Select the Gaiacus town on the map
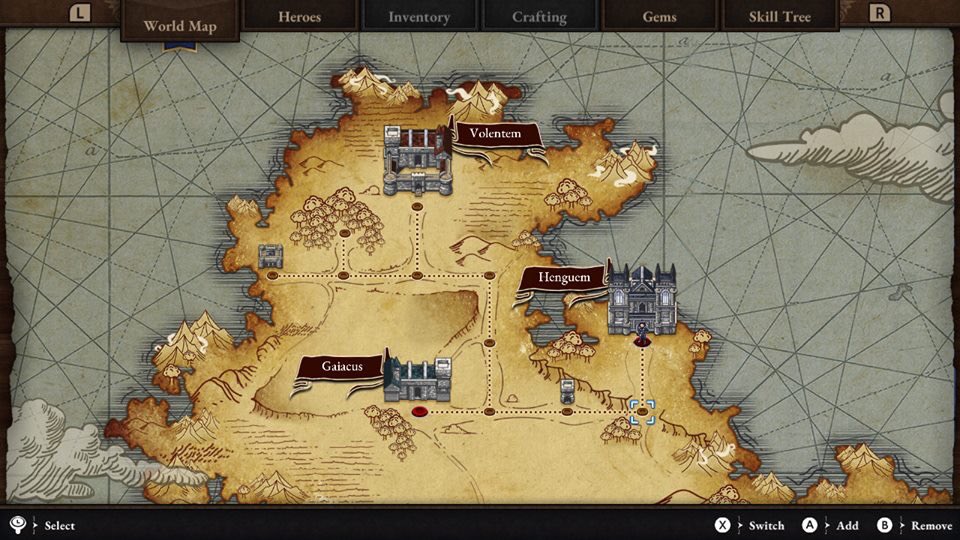Viewport: 960px width, 540px height. (x=418, y=379)
